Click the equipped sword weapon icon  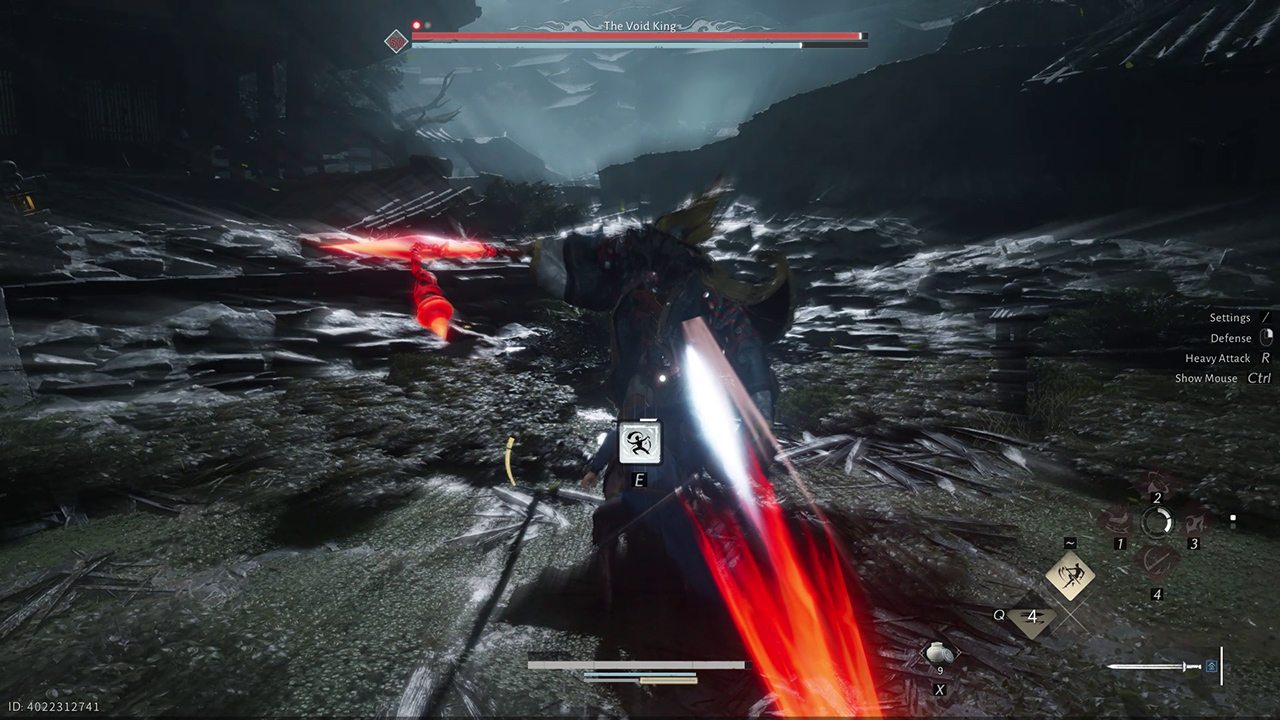[1154, 666]
